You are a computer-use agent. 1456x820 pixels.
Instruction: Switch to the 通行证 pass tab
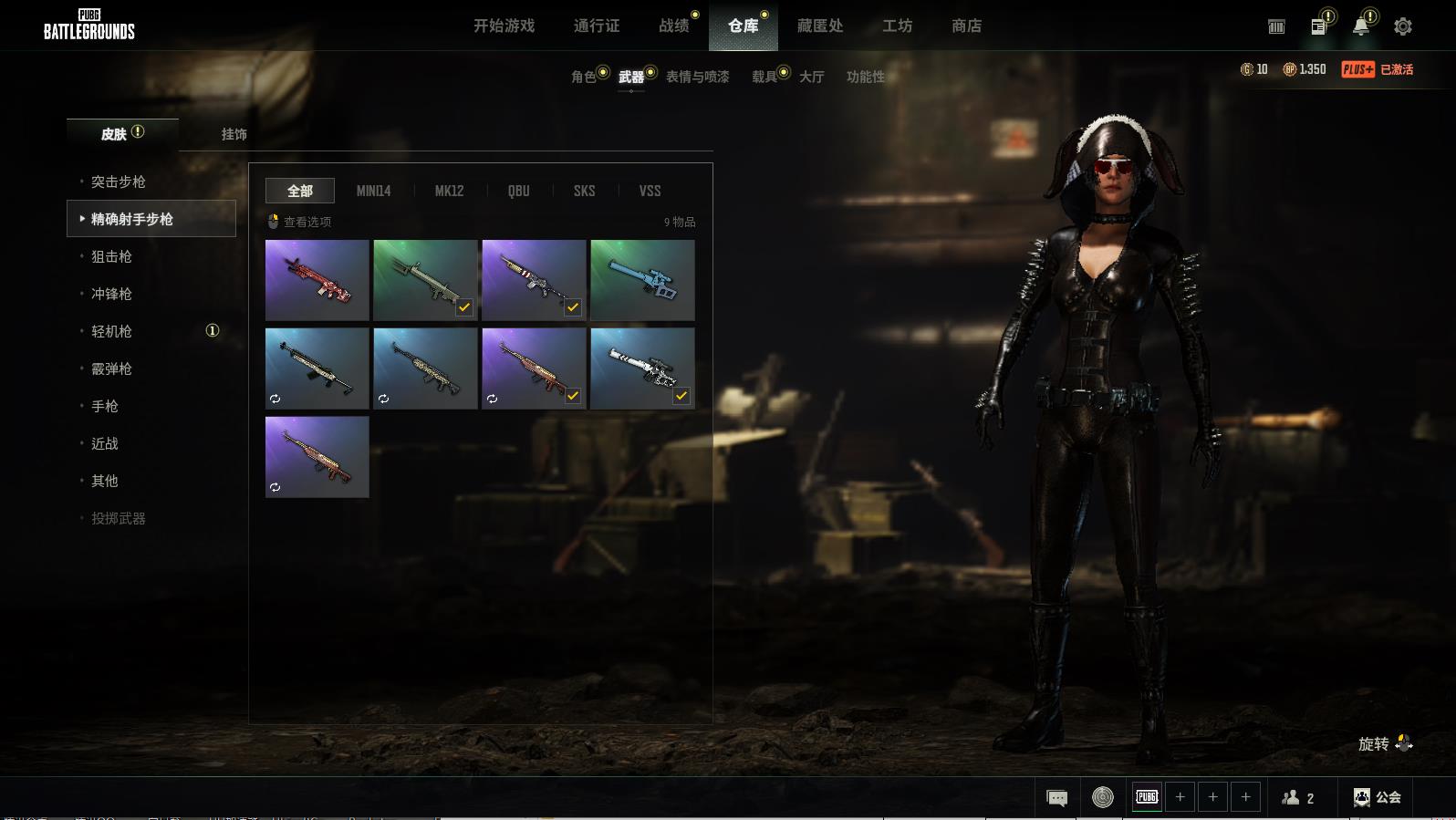(597, 26)
